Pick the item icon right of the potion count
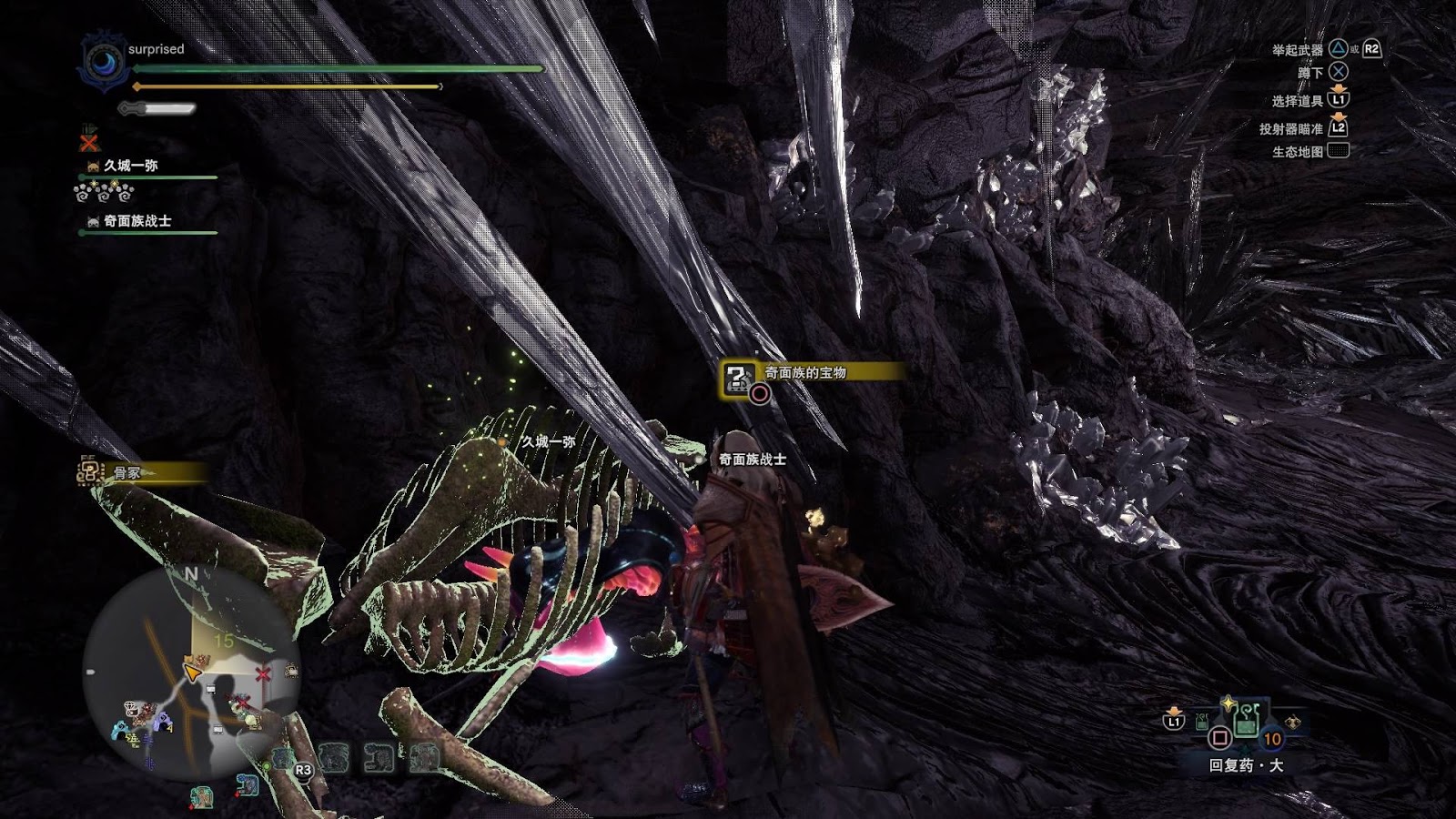 (x=1292, y=723)
